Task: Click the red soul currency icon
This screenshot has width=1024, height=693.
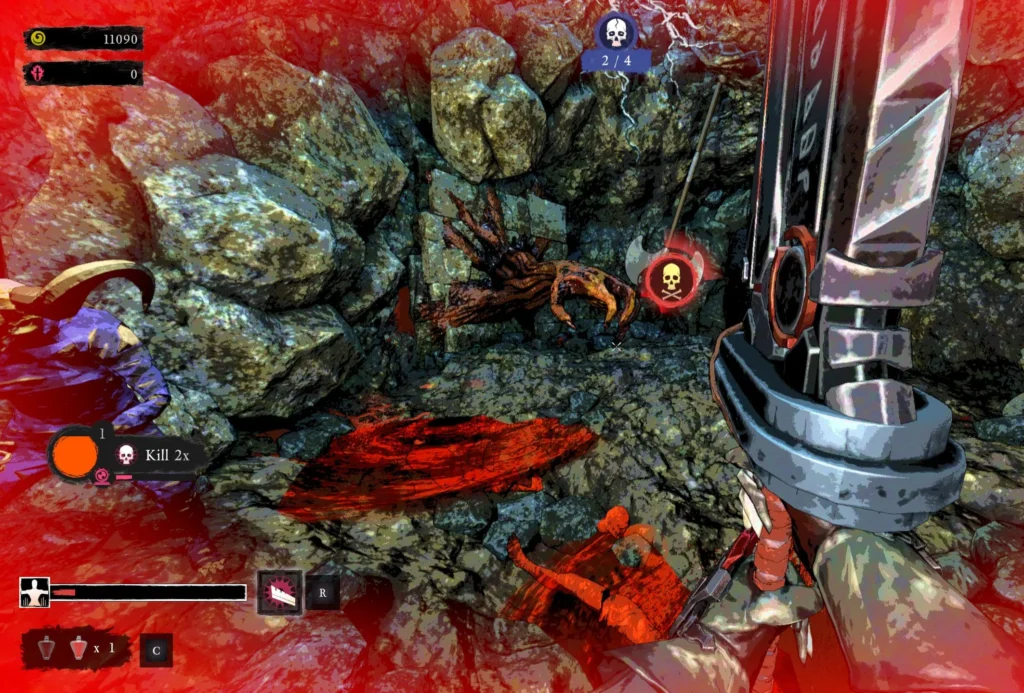Action: click(39, 74)
